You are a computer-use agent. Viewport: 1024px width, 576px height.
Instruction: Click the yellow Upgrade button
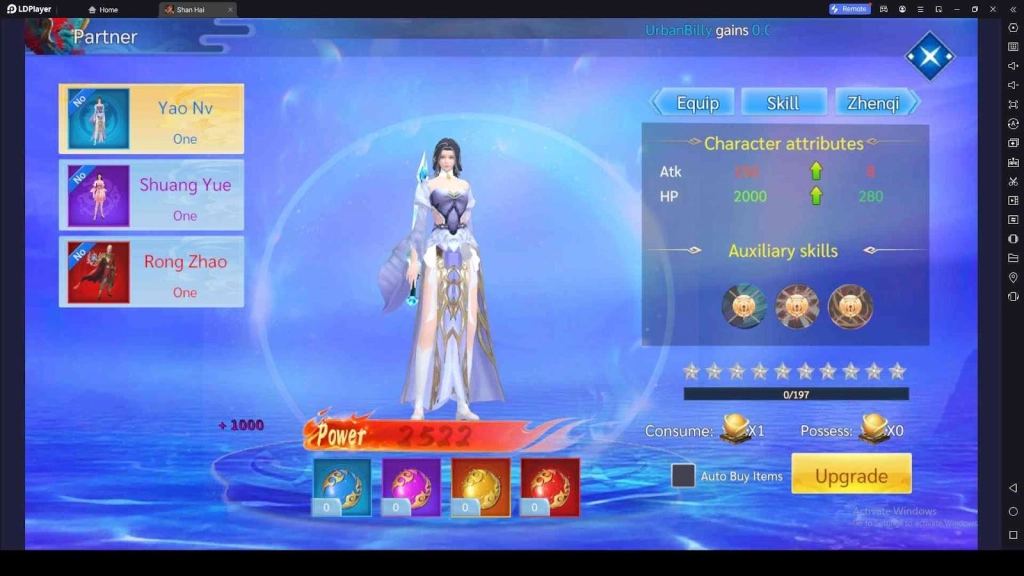click(x=851, y=475)
